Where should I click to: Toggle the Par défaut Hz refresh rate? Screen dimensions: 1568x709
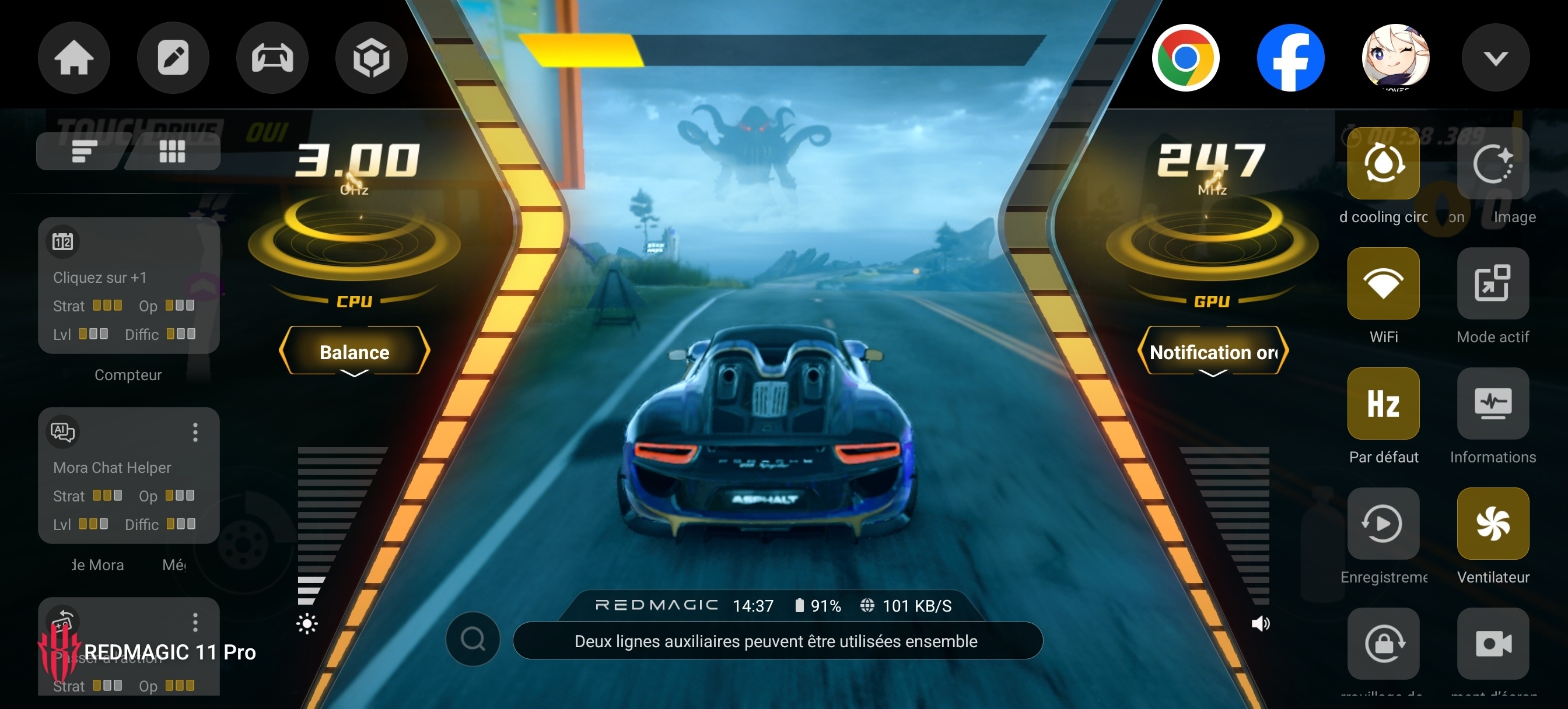coord(1384,404)
